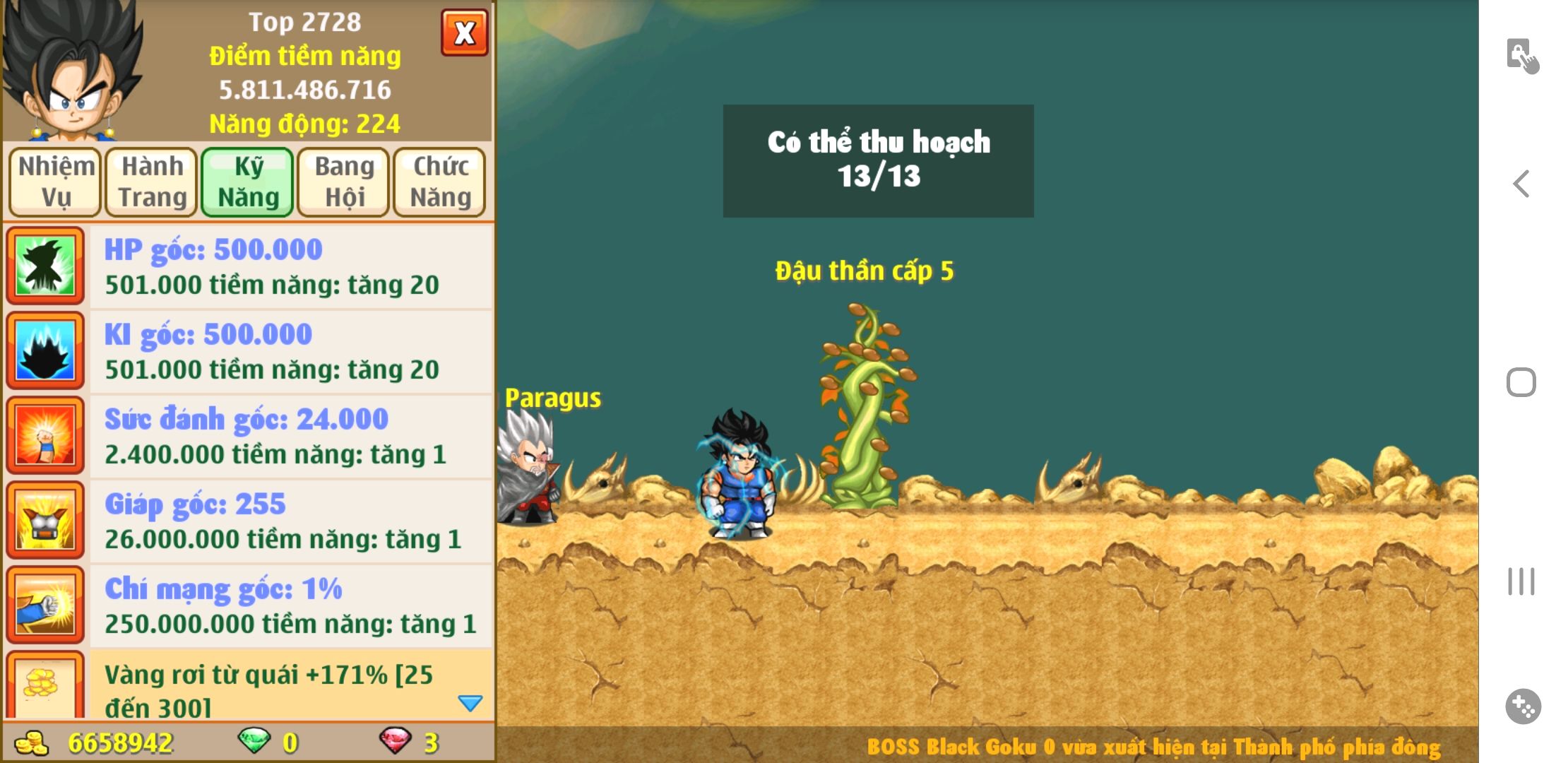Screen dimensions: 1568x763
Task: Tap the Có thể thu hoạch 13/13 harvest box
Action: click(x=878, y=160)
